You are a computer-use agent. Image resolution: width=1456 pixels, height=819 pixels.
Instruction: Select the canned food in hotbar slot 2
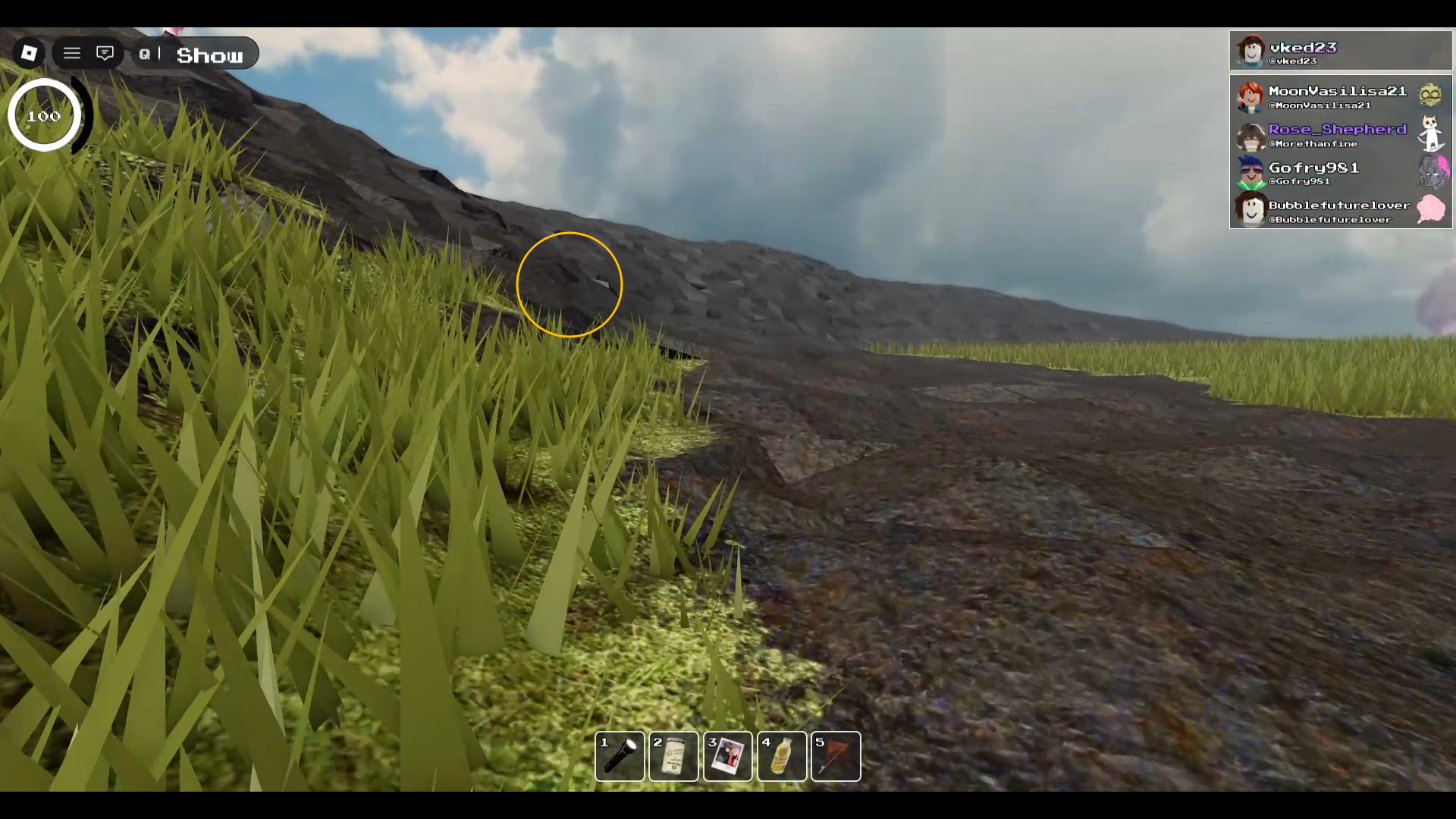click(x=673, y=756)
